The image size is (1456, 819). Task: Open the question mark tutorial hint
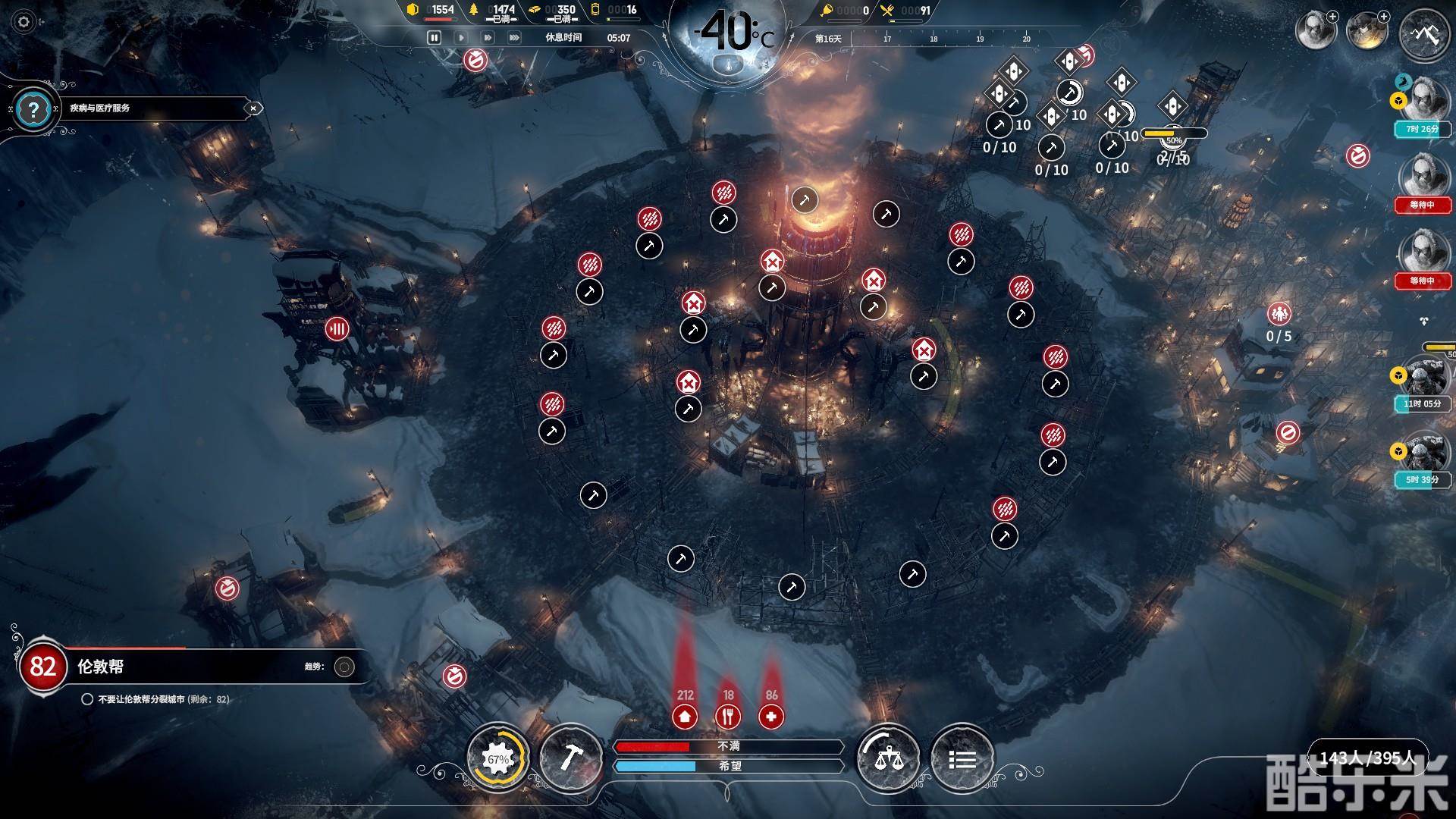[x=33, y=110]
